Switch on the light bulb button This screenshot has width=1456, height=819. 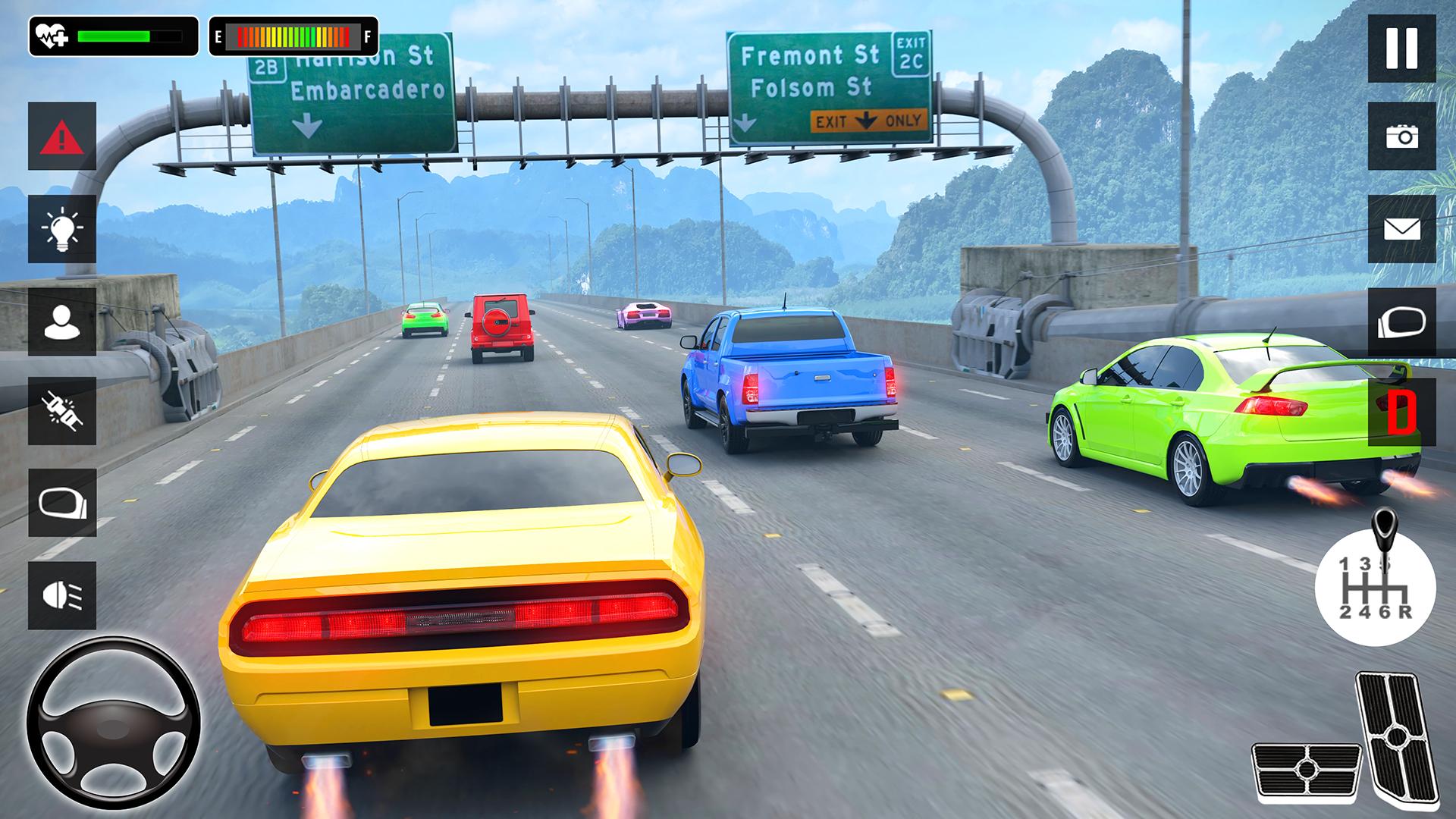click(62, 229)
